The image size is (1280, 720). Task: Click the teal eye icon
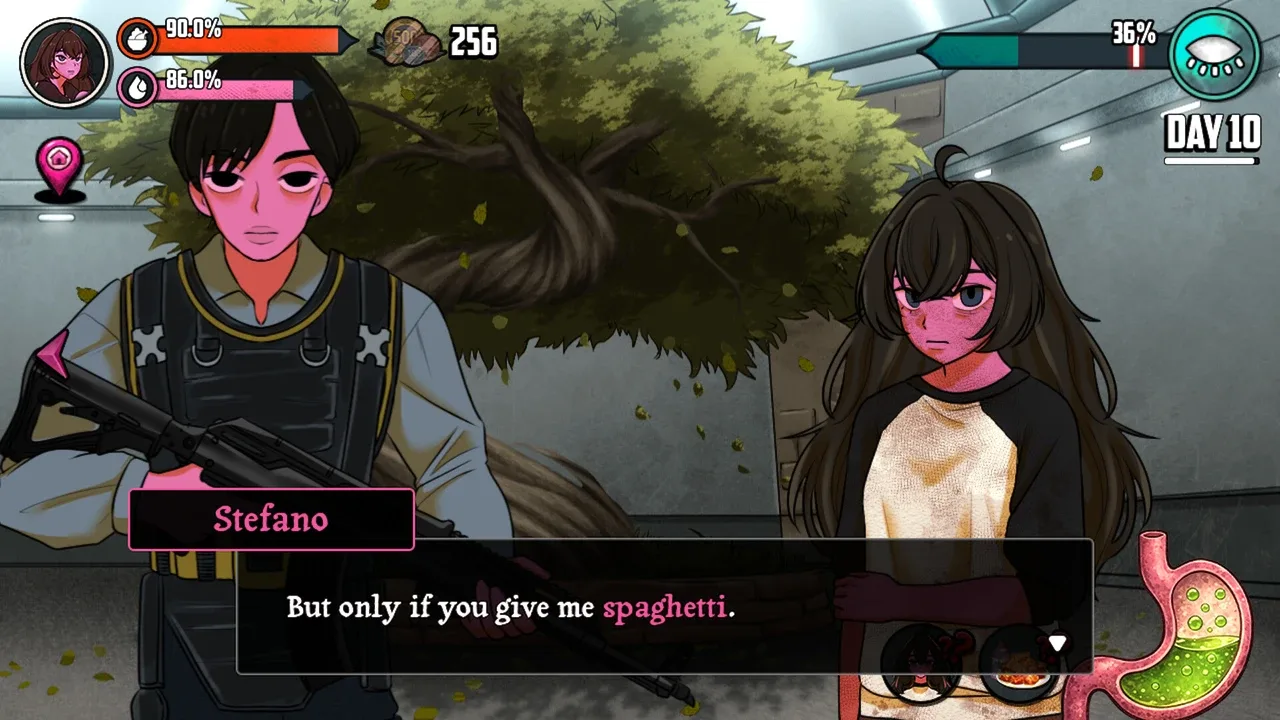pyautogui.click(x=1215, y=54)
